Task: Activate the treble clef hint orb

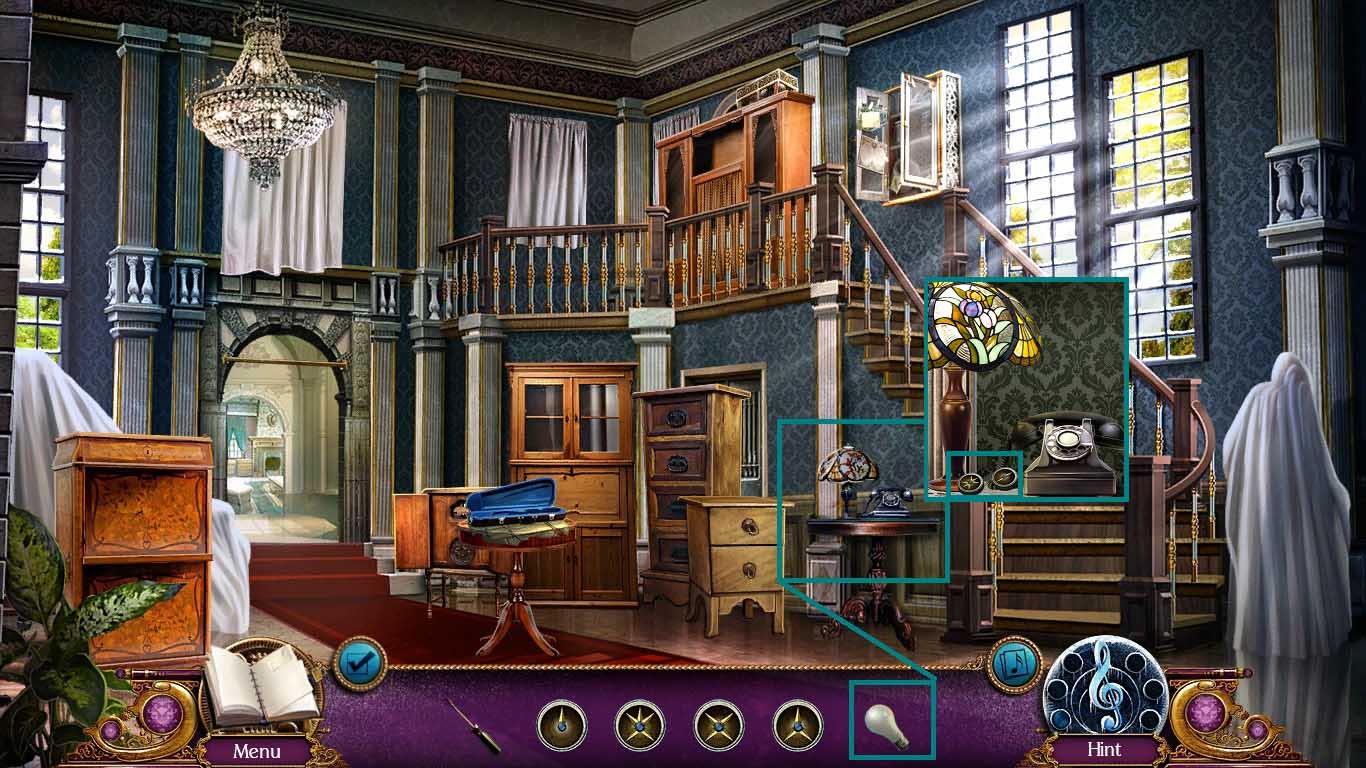Action: pos(1104,689)
